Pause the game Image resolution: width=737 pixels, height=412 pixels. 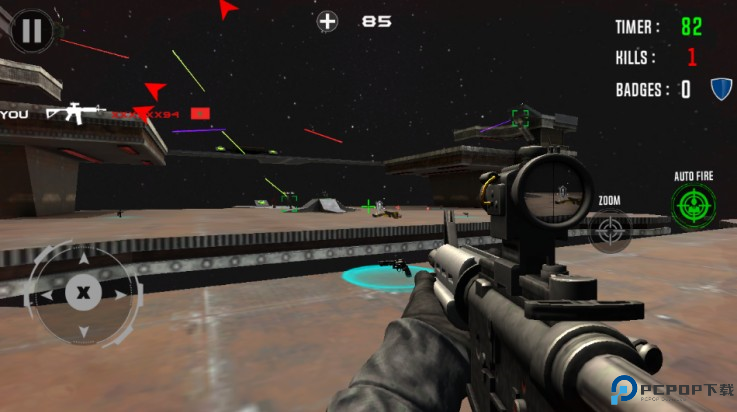[32, 31]
